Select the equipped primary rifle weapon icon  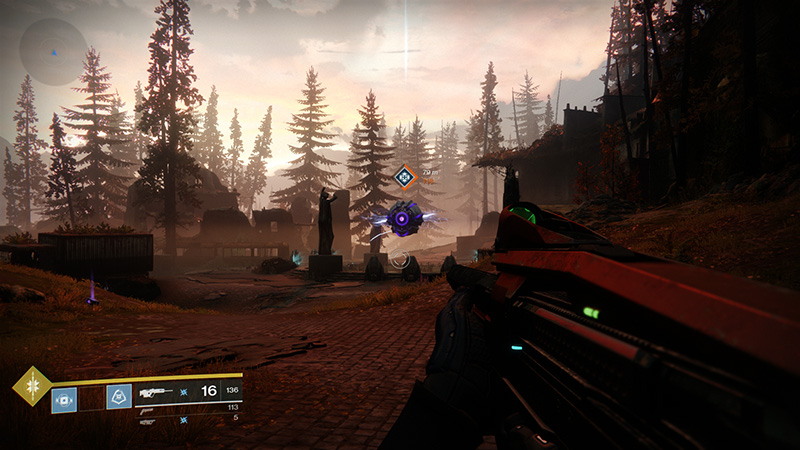[155, 391]
